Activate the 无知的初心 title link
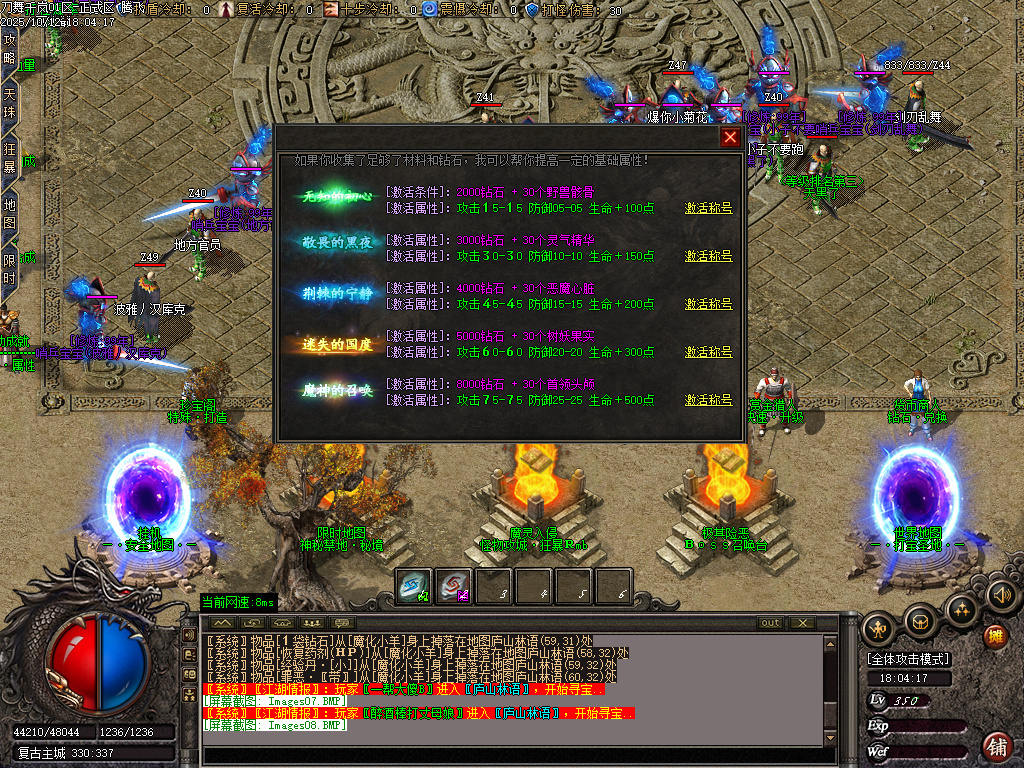The height and width of the screenshot is (768, 1024). click(x=708, y=208)
